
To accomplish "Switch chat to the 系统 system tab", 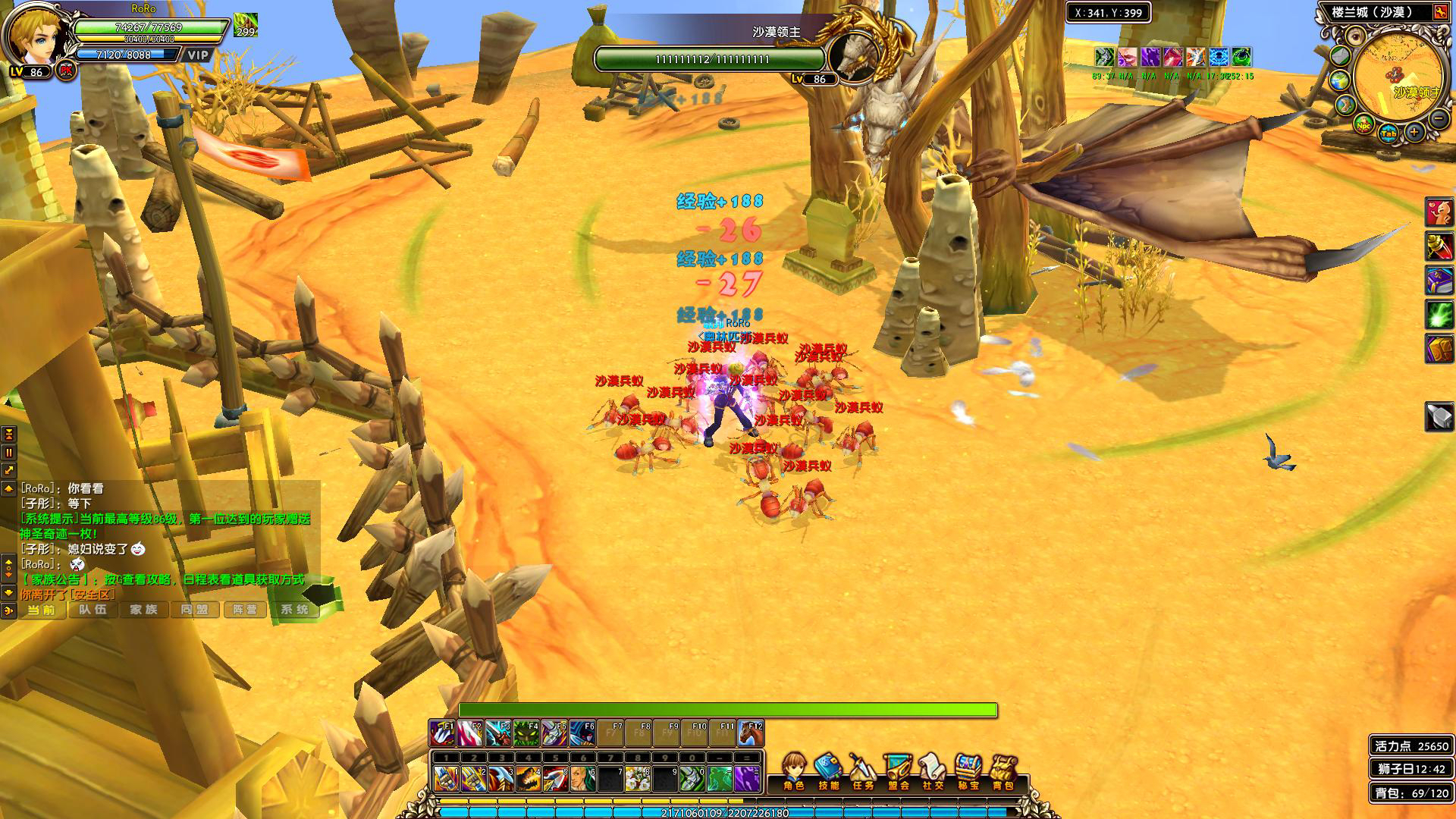I will pyautogui.click(x=294, y=610).
